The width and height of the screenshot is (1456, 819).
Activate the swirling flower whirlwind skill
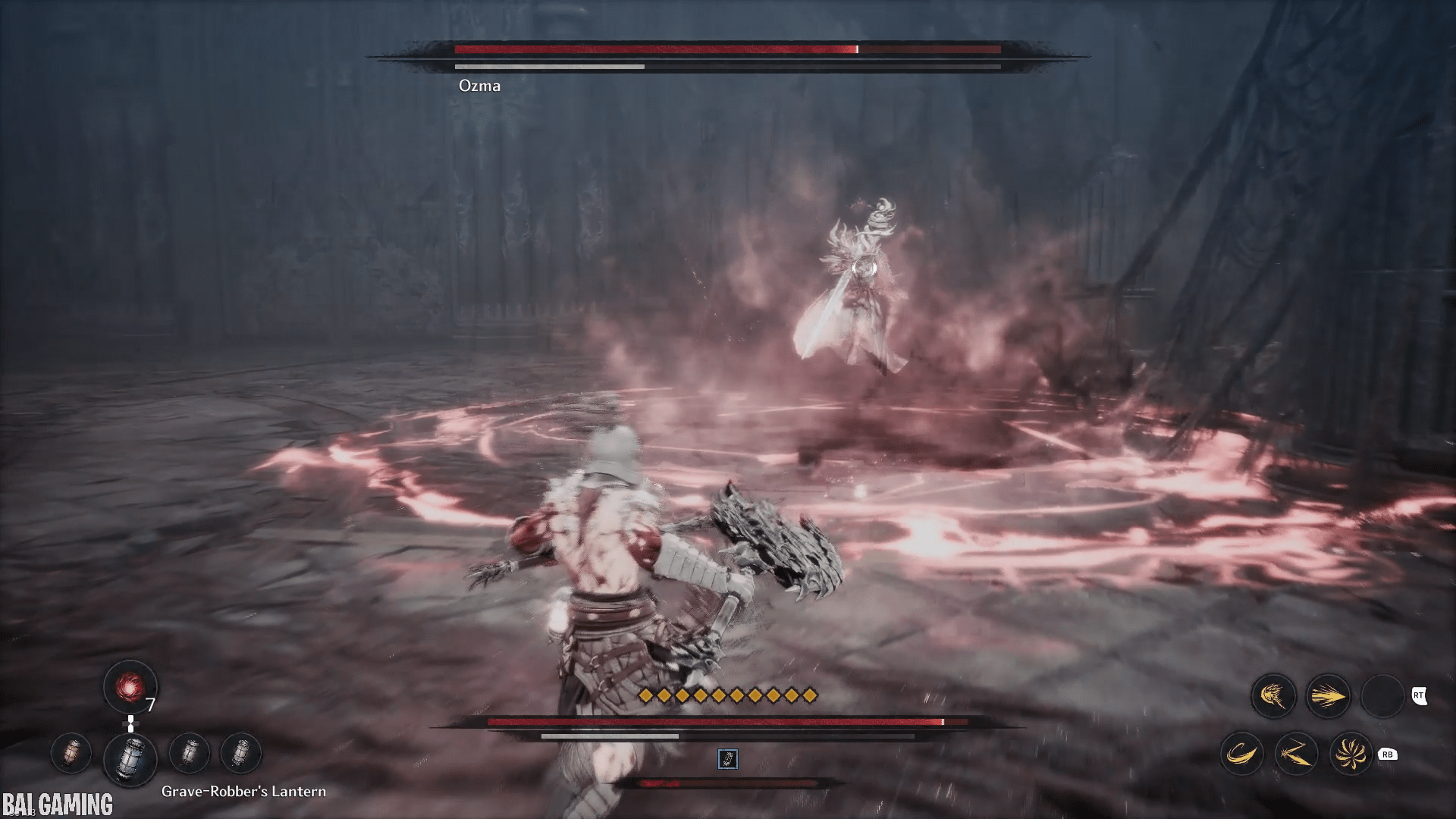pos(1351,754)
